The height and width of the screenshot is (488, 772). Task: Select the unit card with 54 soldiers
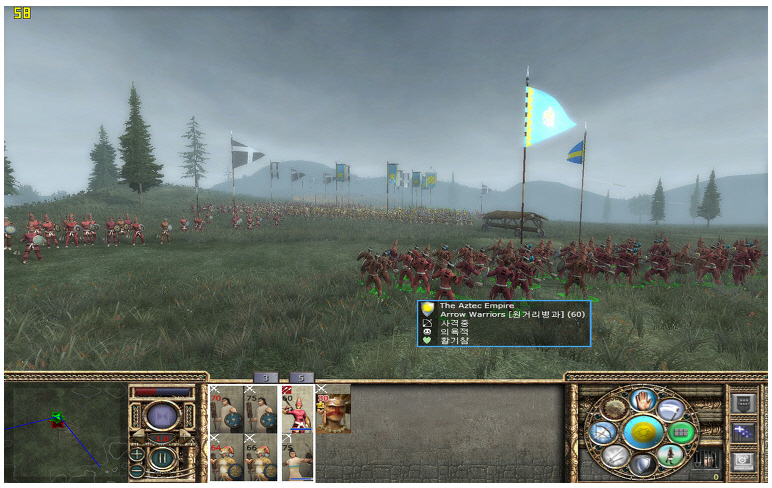tap(227, 457)
